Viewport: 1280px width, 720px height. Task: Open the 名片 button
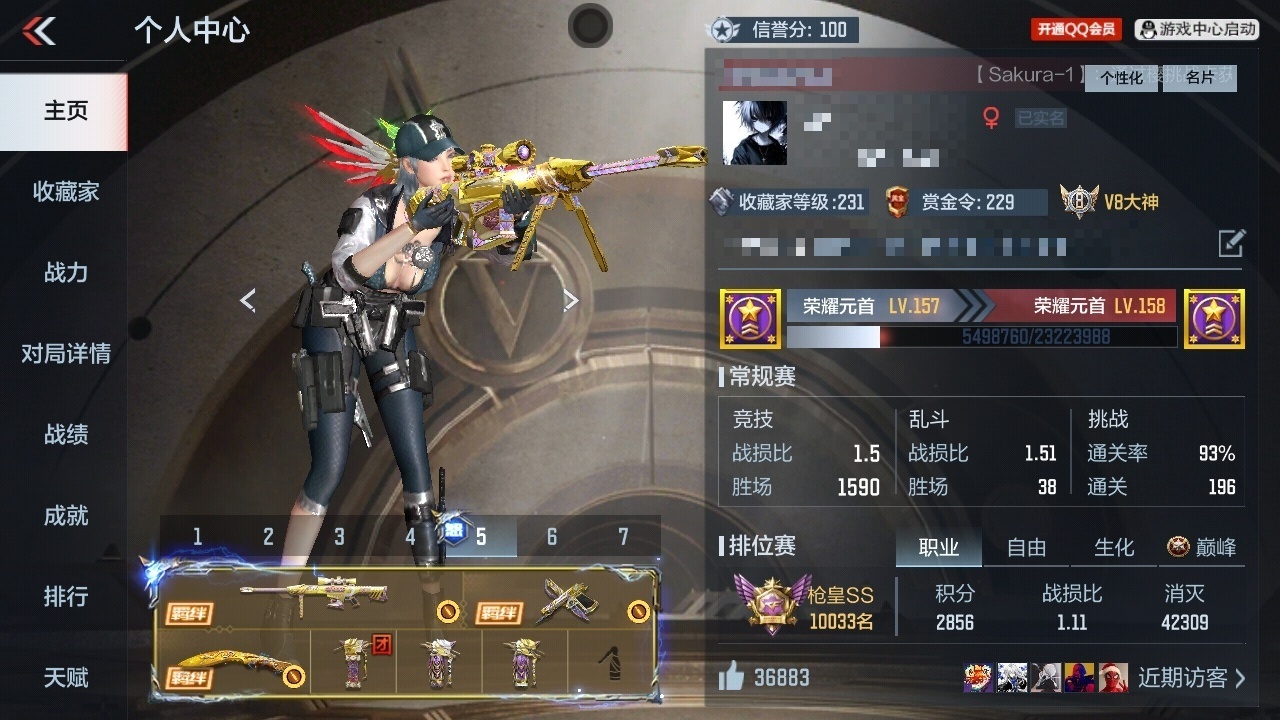(x=1200, y=78)
